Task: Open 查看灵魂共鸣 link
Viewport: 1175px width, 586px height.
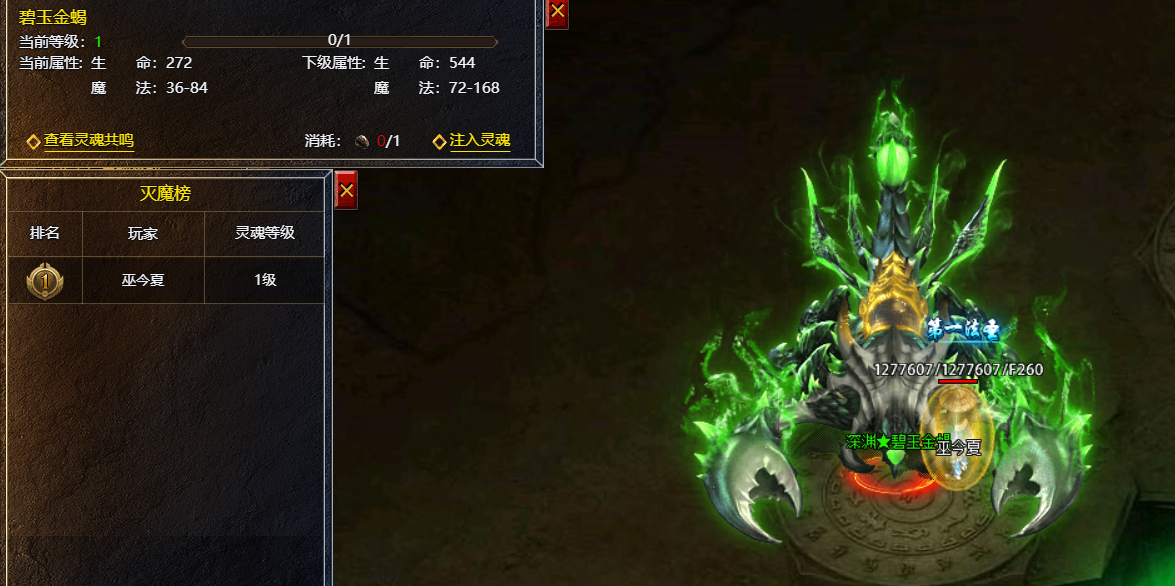Action: pos(88,141)
